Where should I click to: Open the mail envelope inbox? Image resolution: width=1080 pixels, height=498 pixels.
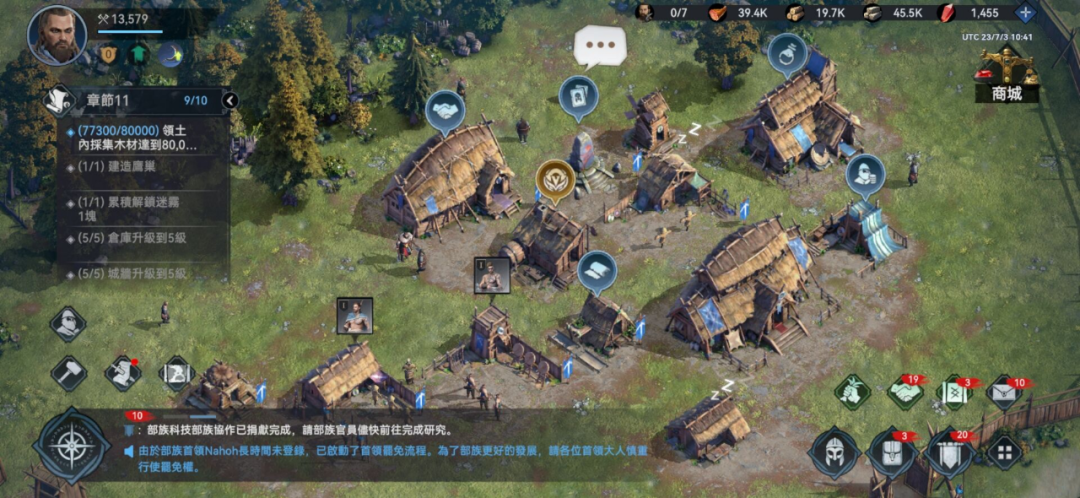(x=1003, y=393)
